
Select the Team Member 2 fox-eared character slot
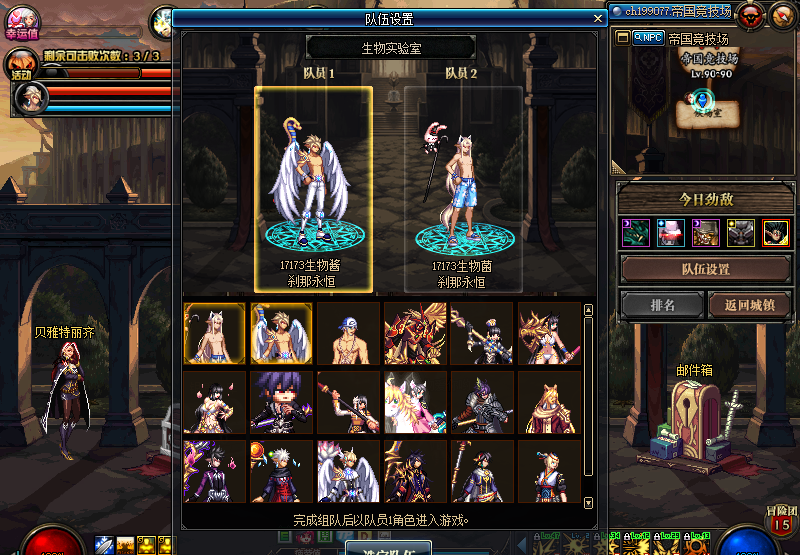click(x=463, y=189)
